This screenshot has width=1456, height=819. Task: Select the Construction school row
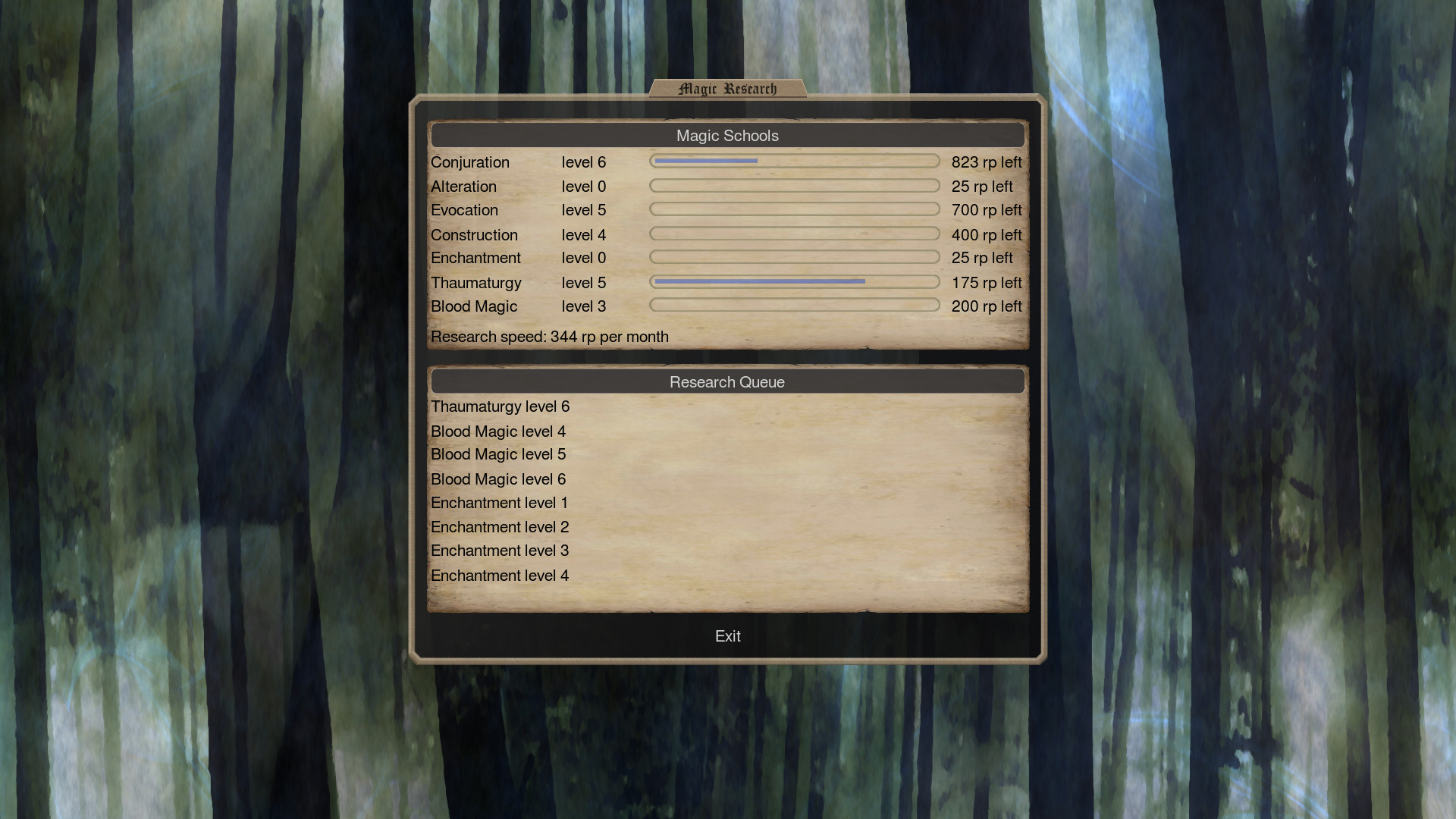(x=474, y=235)
